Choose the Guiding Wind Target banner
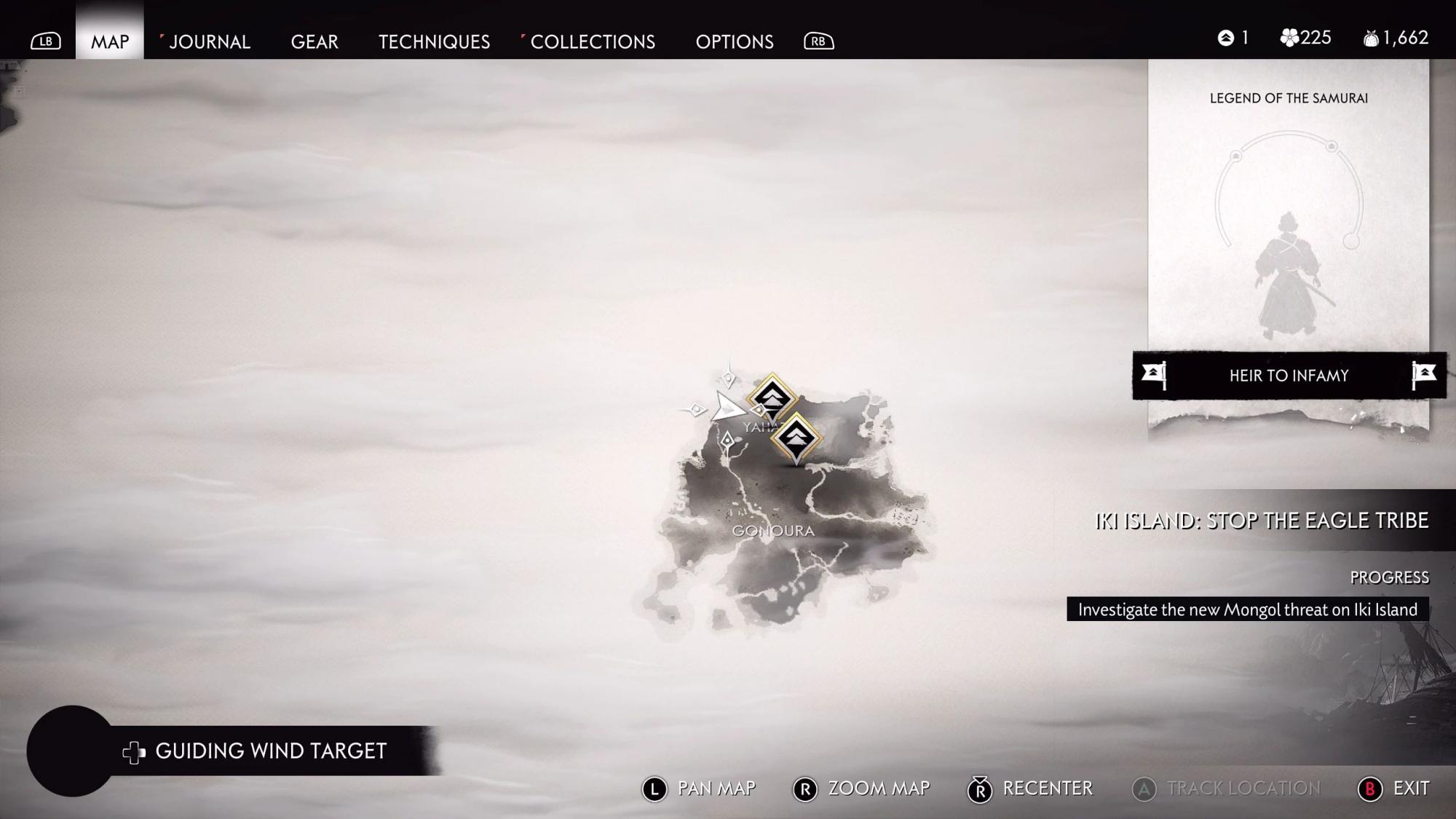 tap(270, 751)
